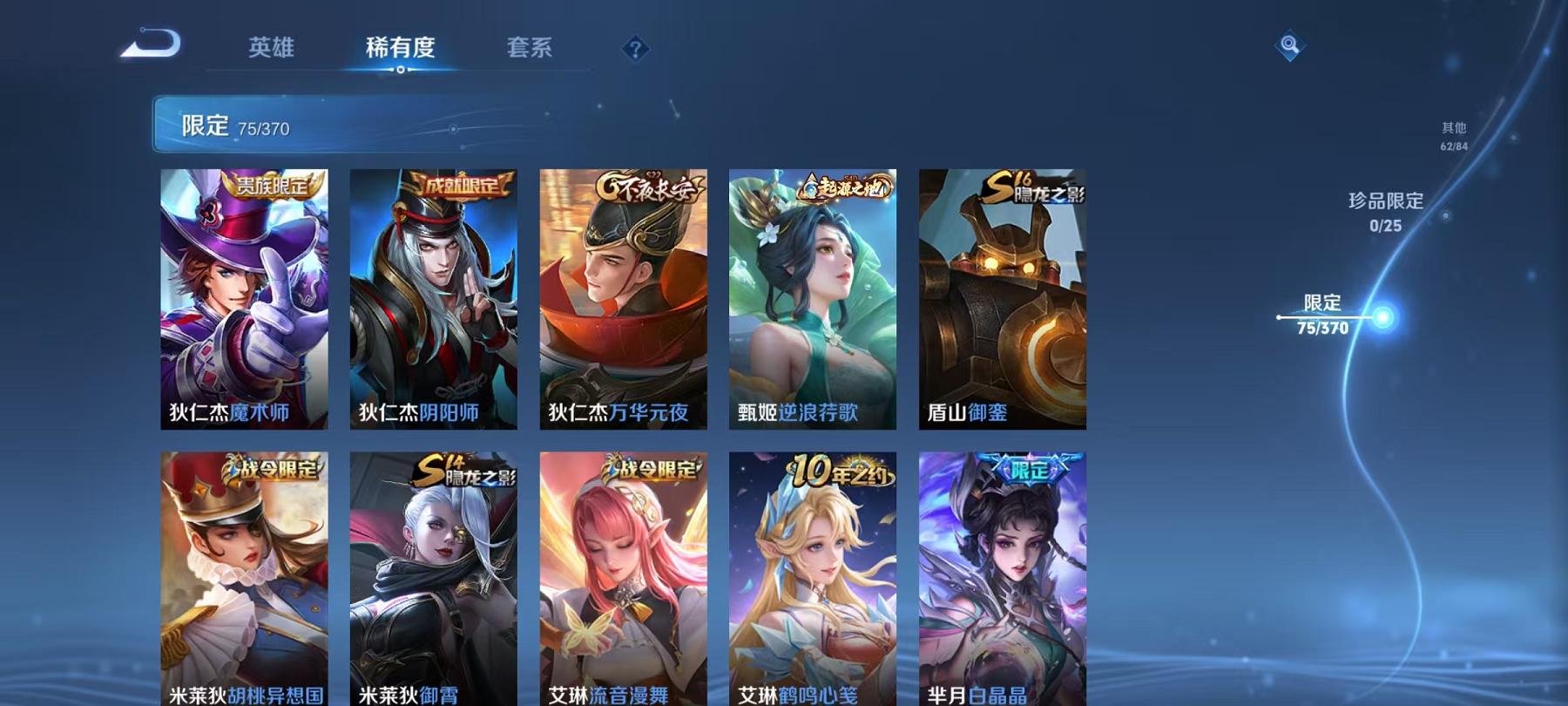Open the question mark help icon
The image size is (1568, 706).
click(x=635, y=48)
